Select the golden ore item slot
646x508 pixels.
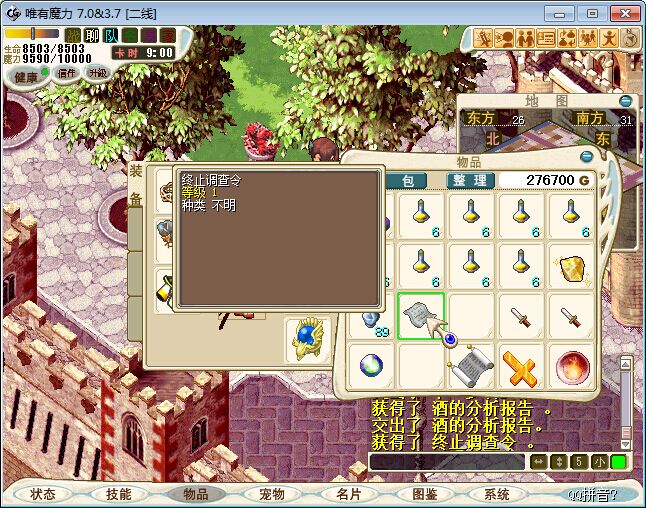pos(571,267)
